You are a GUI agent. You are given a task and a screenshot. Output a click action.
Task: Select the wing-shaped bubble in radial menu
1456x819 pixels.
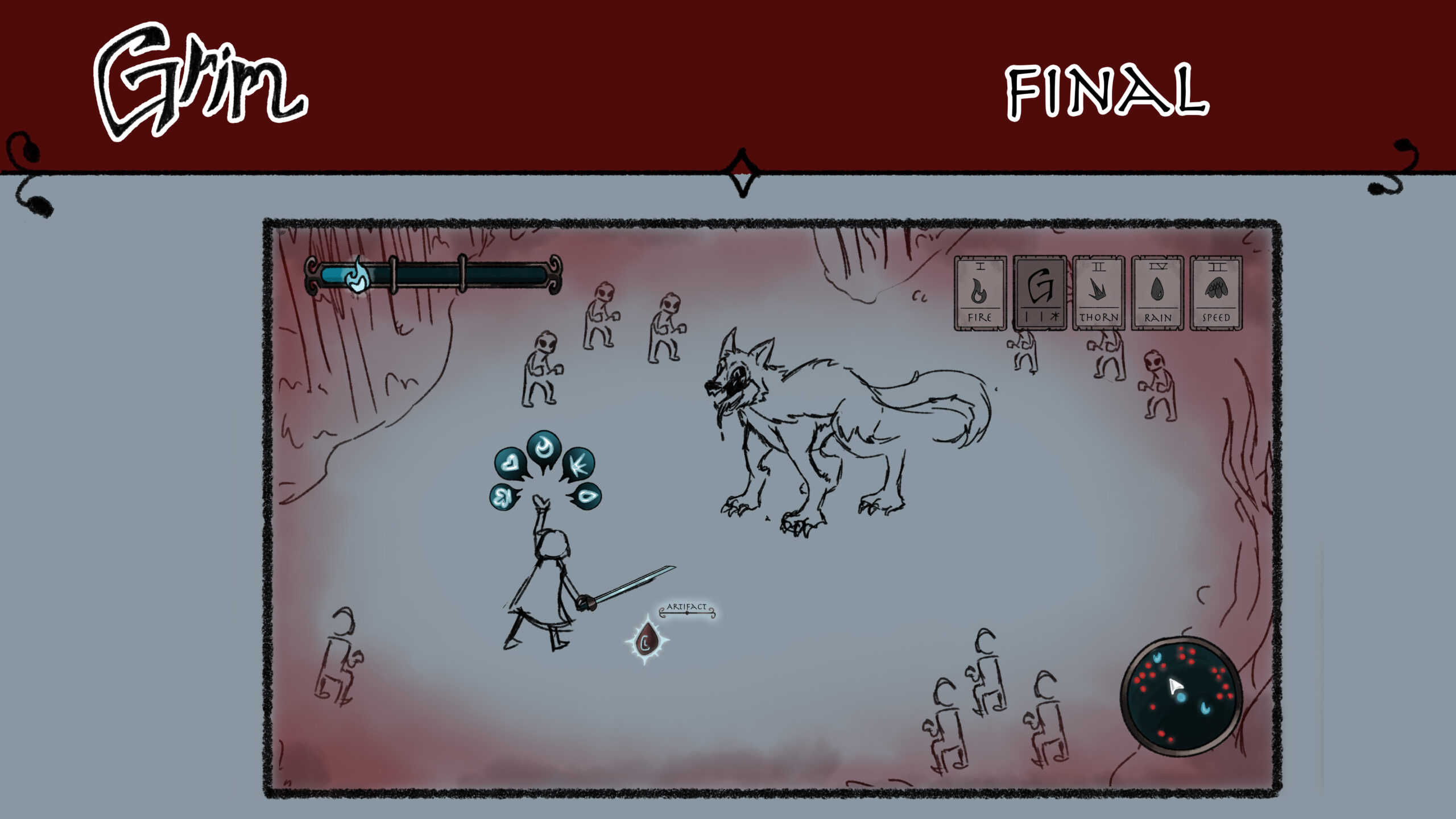(x=503, y=496)
